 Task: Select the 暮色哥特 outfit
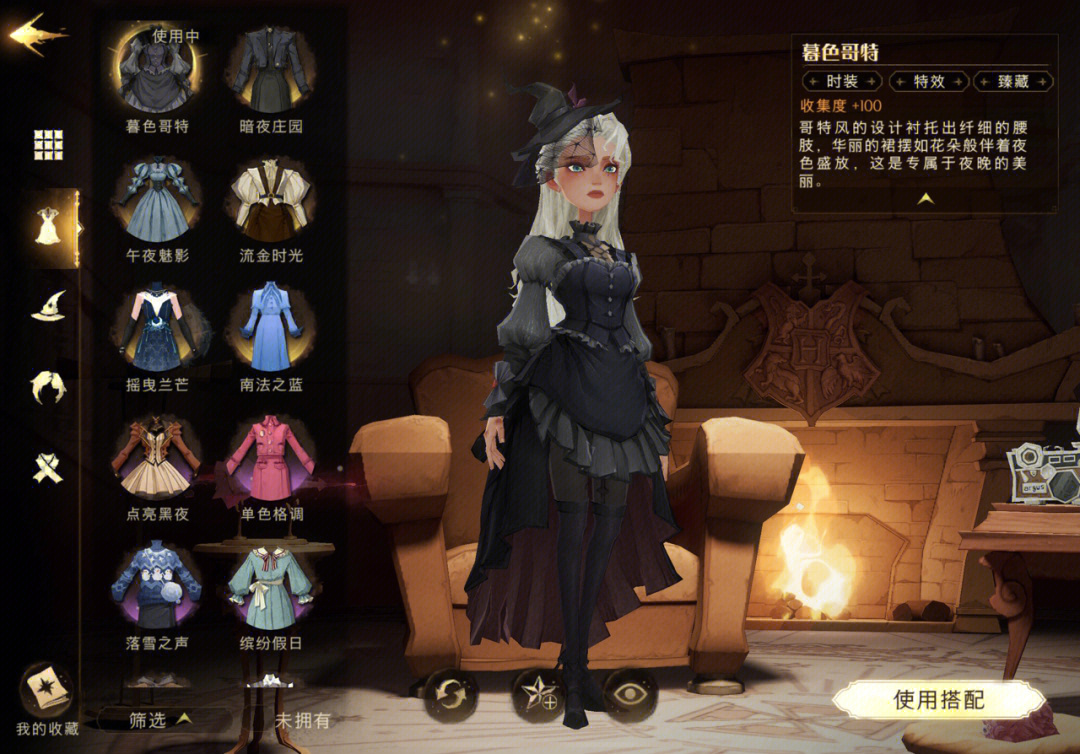coord(157,72)
